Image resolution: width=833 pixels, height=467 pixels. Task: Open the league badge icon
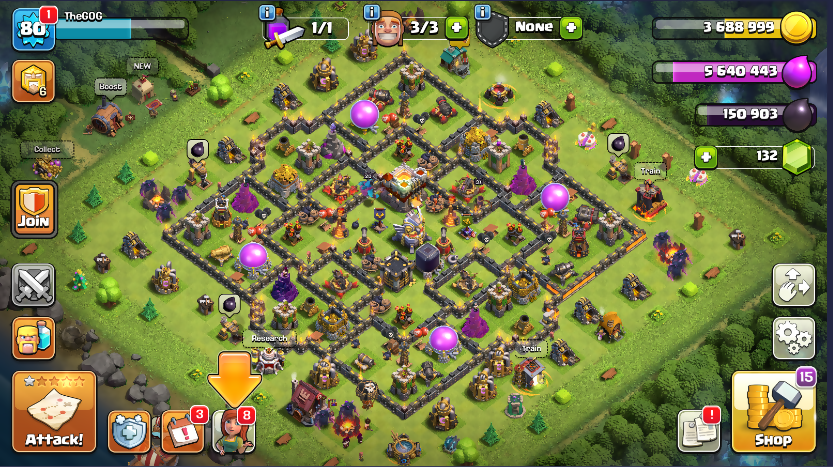(x=31, y=81)
